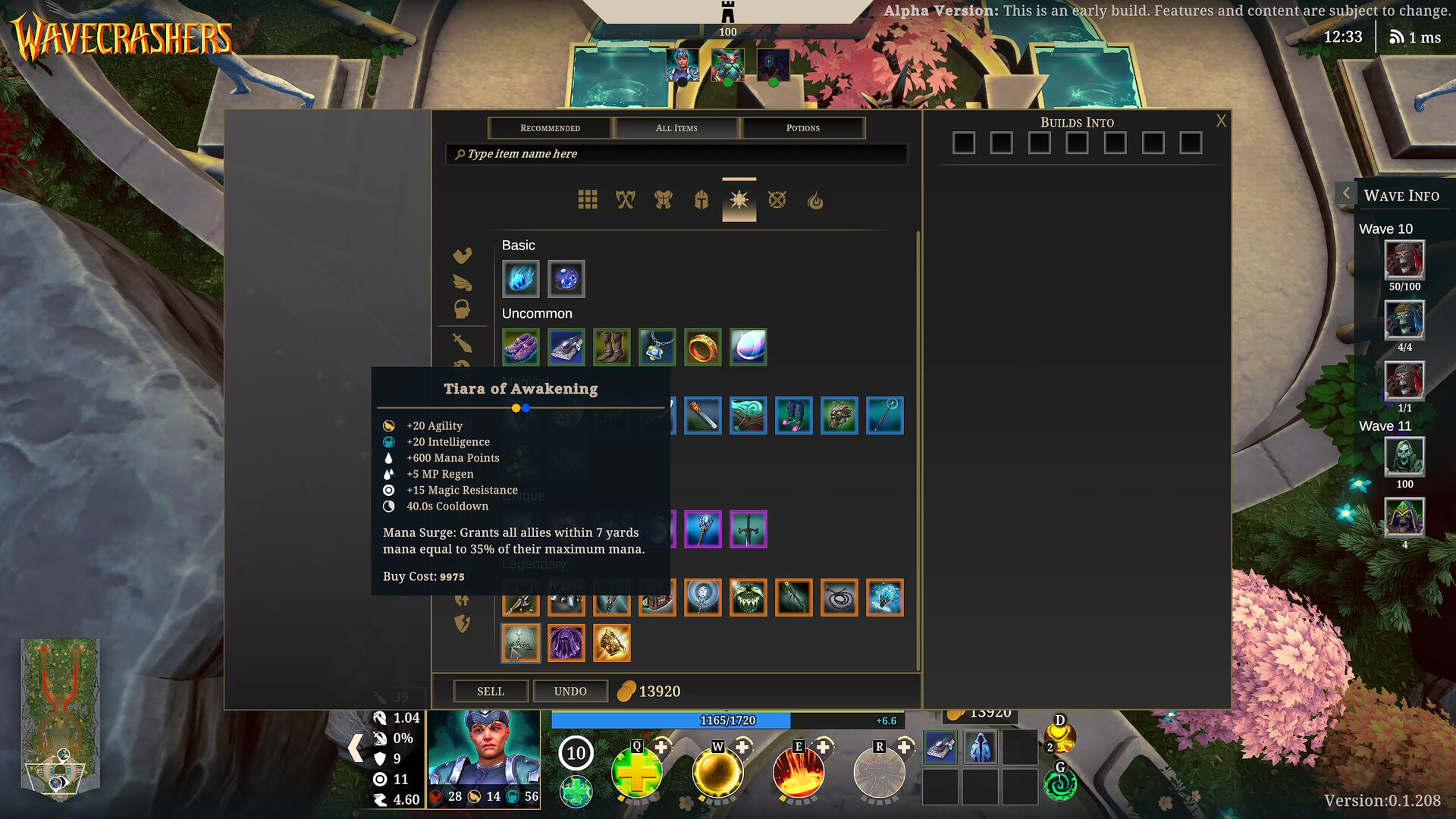Switch to the Potions tab
The image size is (1456, 819).
tap(803, 127)
